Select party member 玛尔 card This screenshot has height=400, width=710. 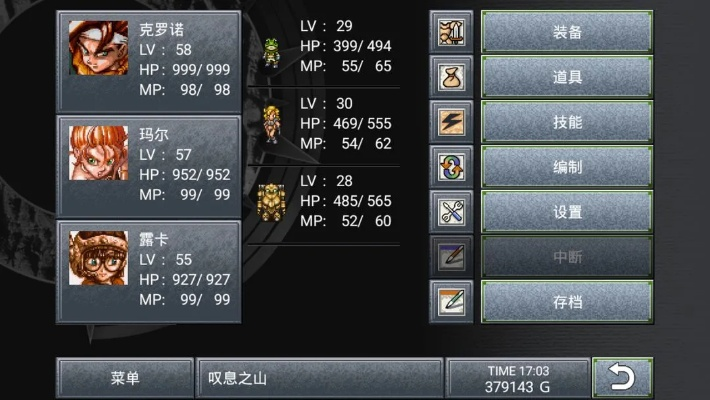(x=149, y=166)
